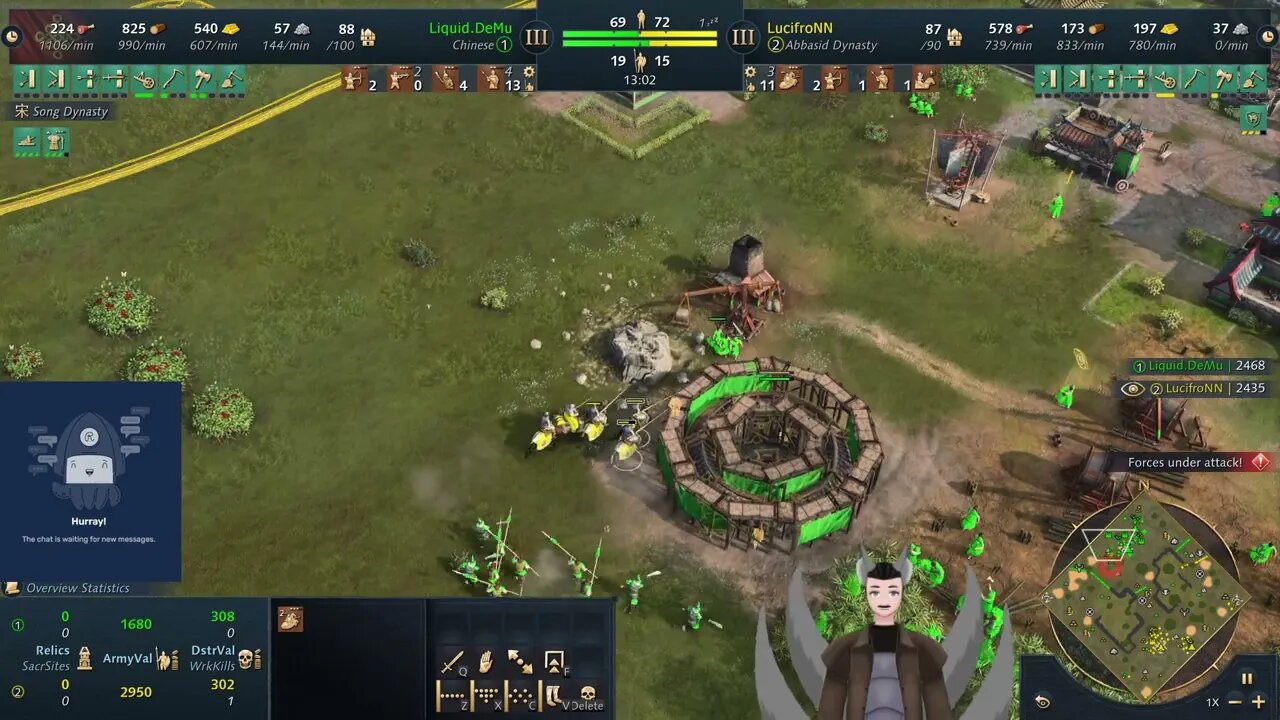The width and height of the screenshot is (1280, 720).
Task: Click the gear icon beside the unit group counters
Action: click(527, 73)
